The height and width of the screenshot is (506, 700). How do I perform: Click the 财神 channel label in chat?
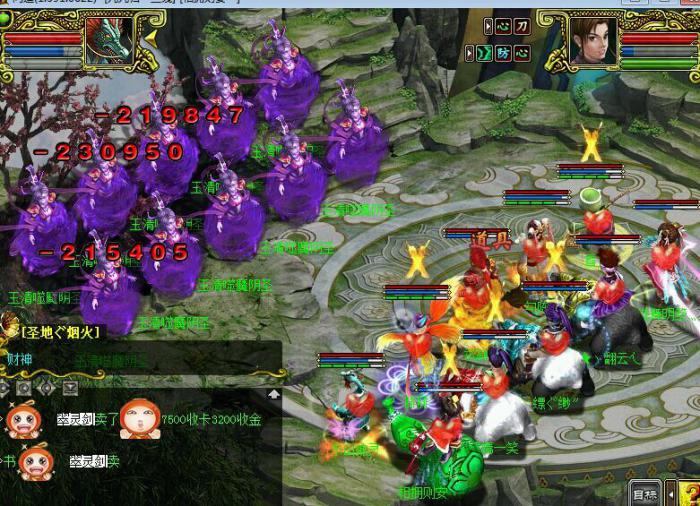click(x=20, y=358)
